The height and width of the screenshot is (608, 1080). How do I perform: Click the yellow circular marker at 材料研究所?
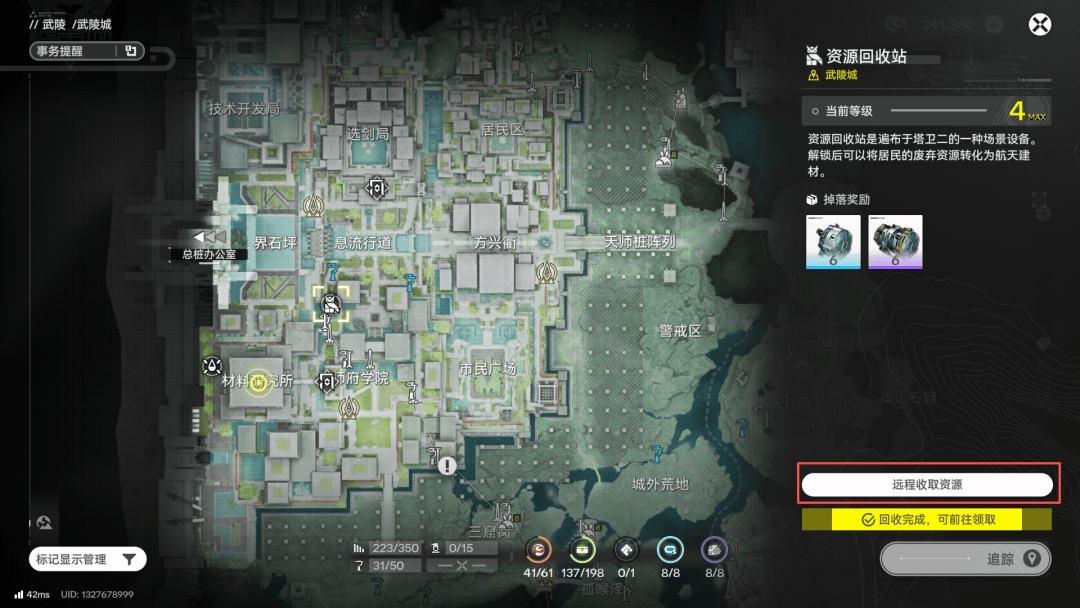click(258, 384)
